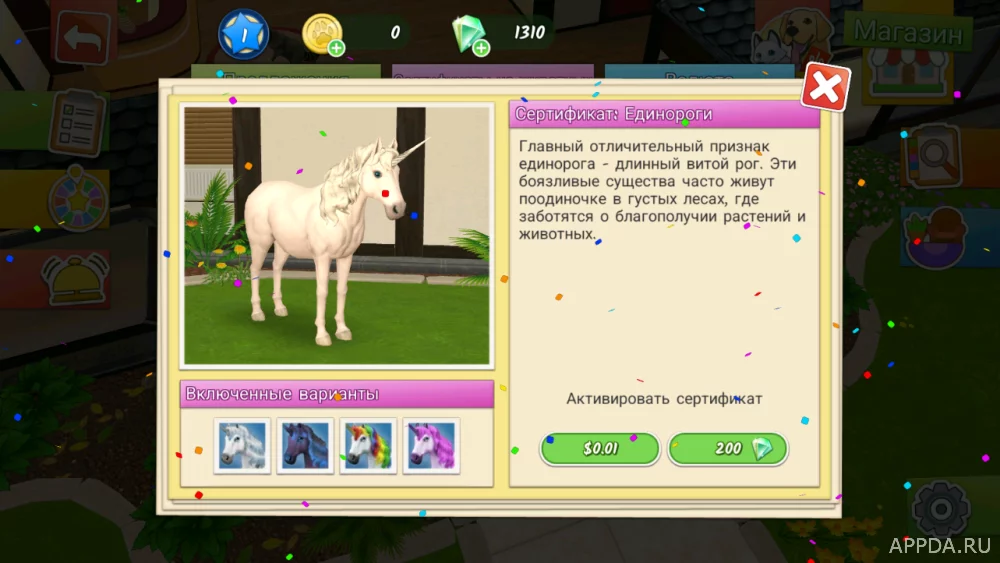1000x563 pixels.
Task: Open the magnifying glass search icon
Action: (x=931, y=156)
